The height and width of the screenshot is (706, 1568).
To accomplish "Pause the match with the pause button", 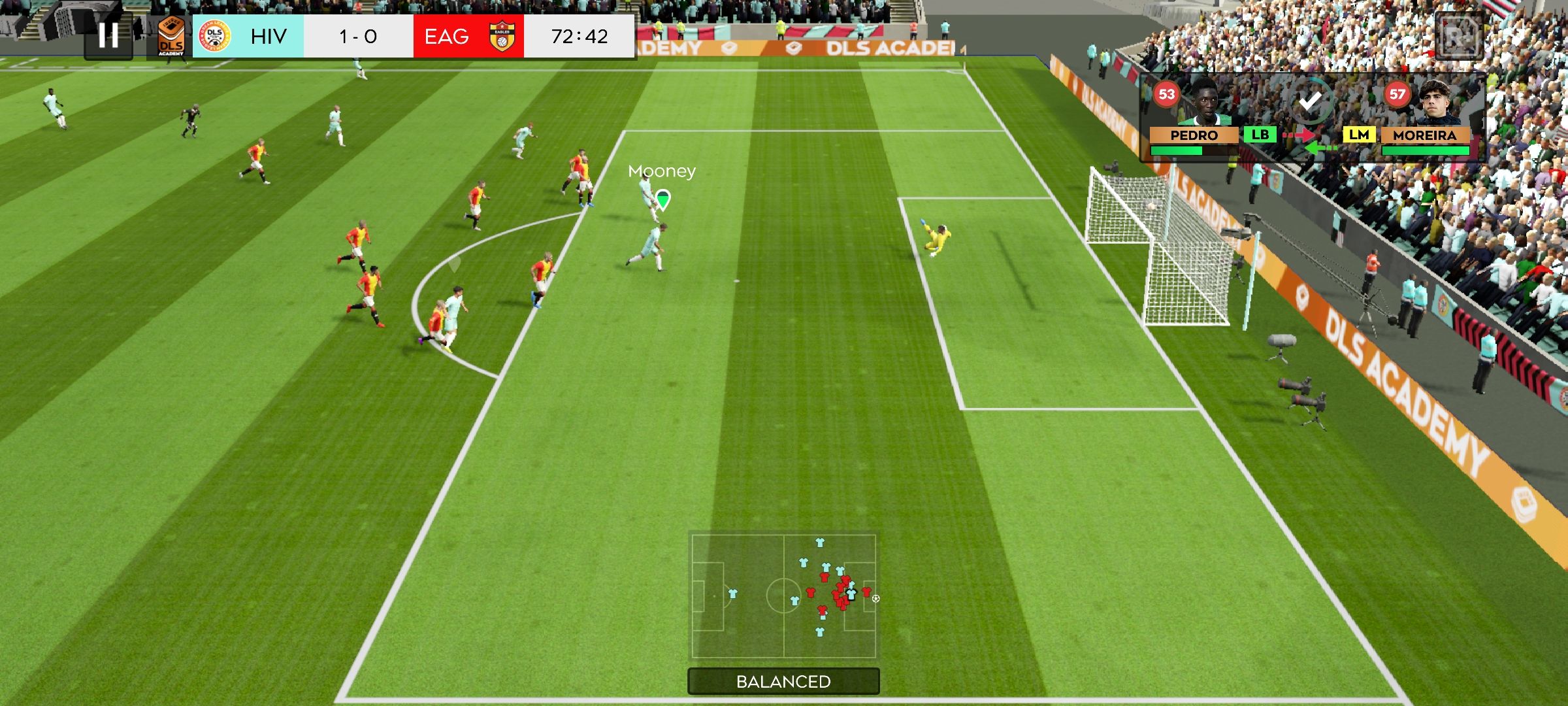I will [x=108, y=35].
